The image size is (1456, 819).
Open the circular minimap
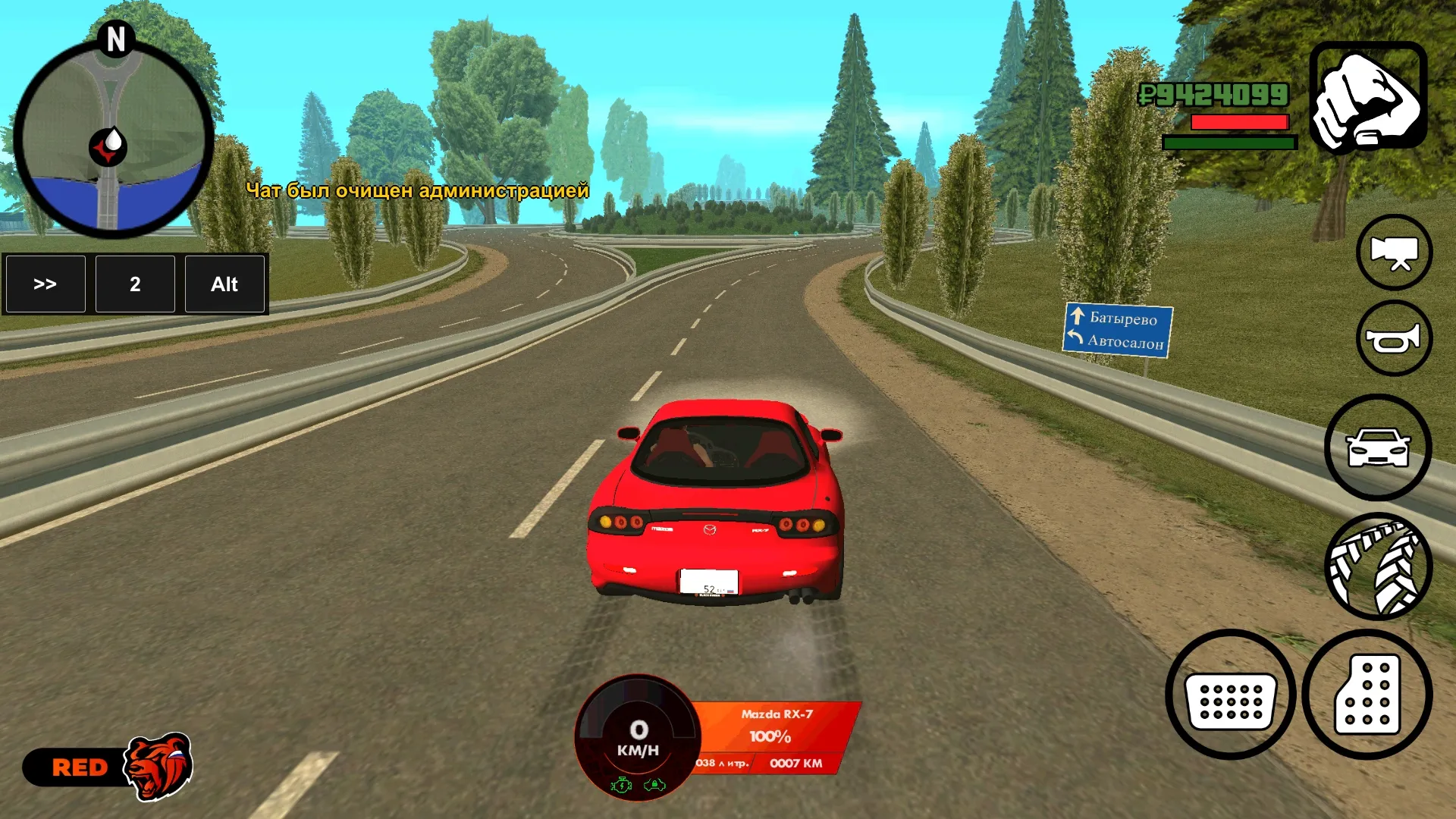click(114, 140)
